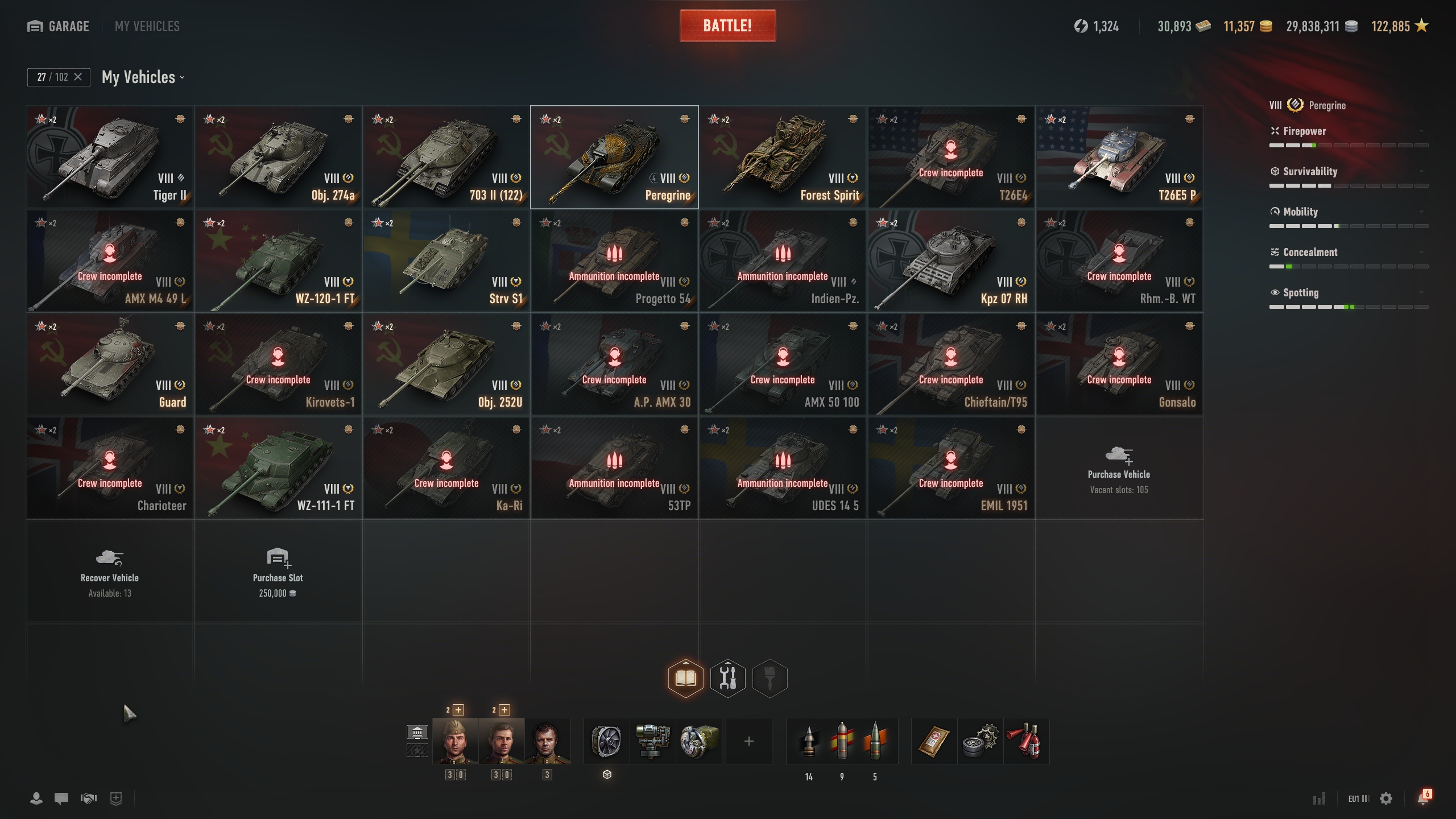Return to the Garage screen

[x=59, y=26]
